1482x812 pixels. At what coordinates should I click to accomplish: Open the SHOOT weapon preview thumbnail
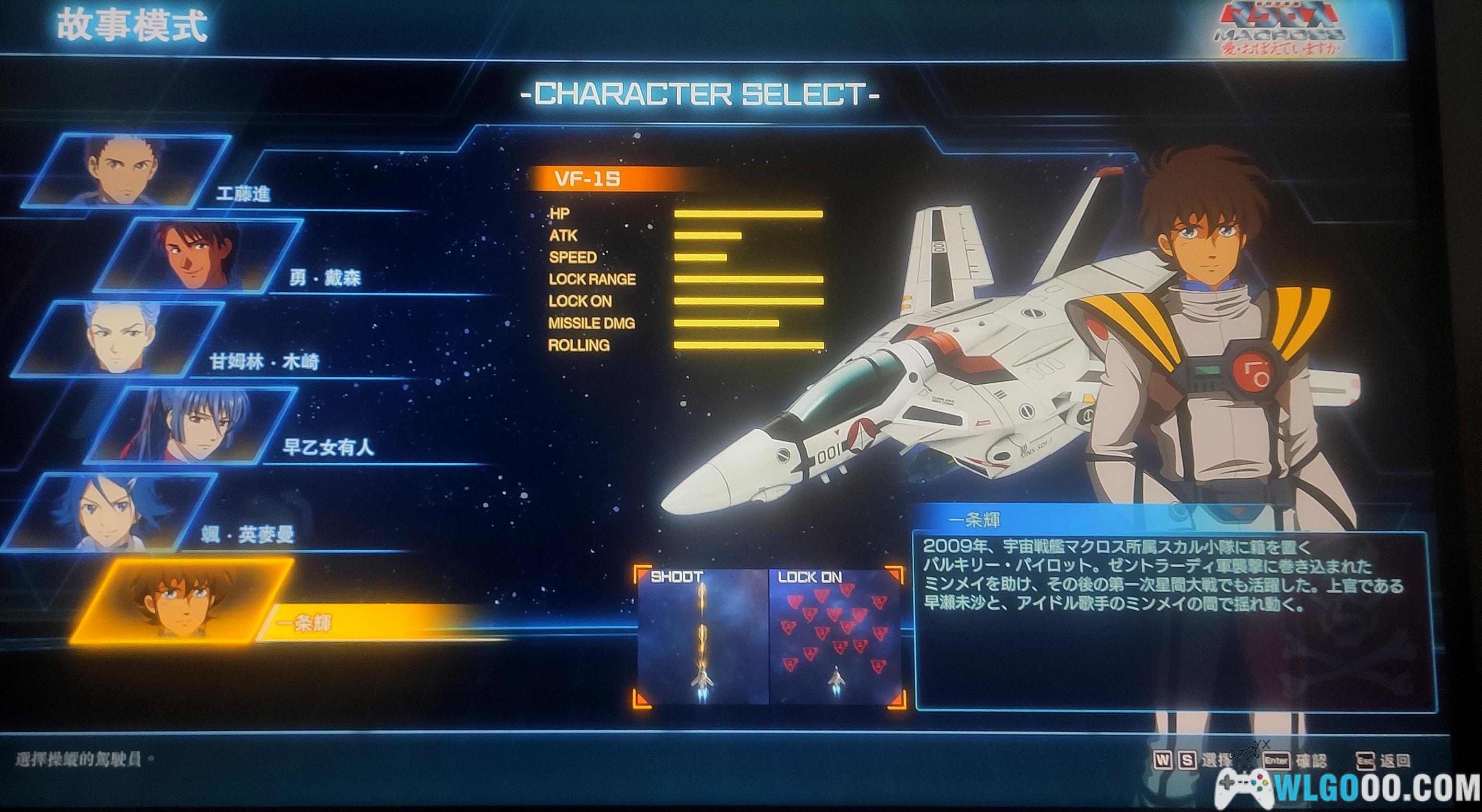[x=703, y=637]
